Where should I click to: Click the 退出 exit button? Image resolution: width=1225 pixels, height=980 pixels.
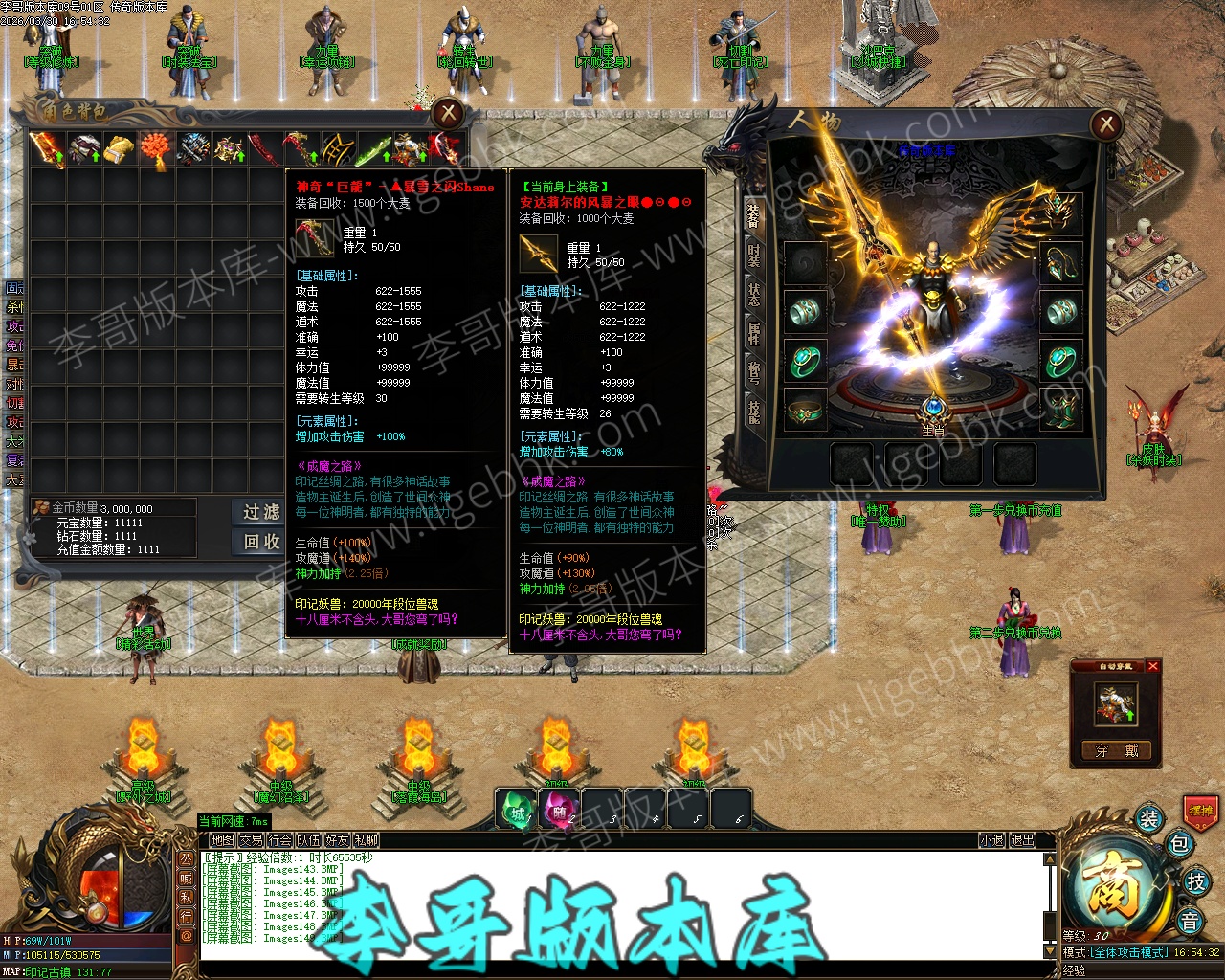(x=1022, y=840)
